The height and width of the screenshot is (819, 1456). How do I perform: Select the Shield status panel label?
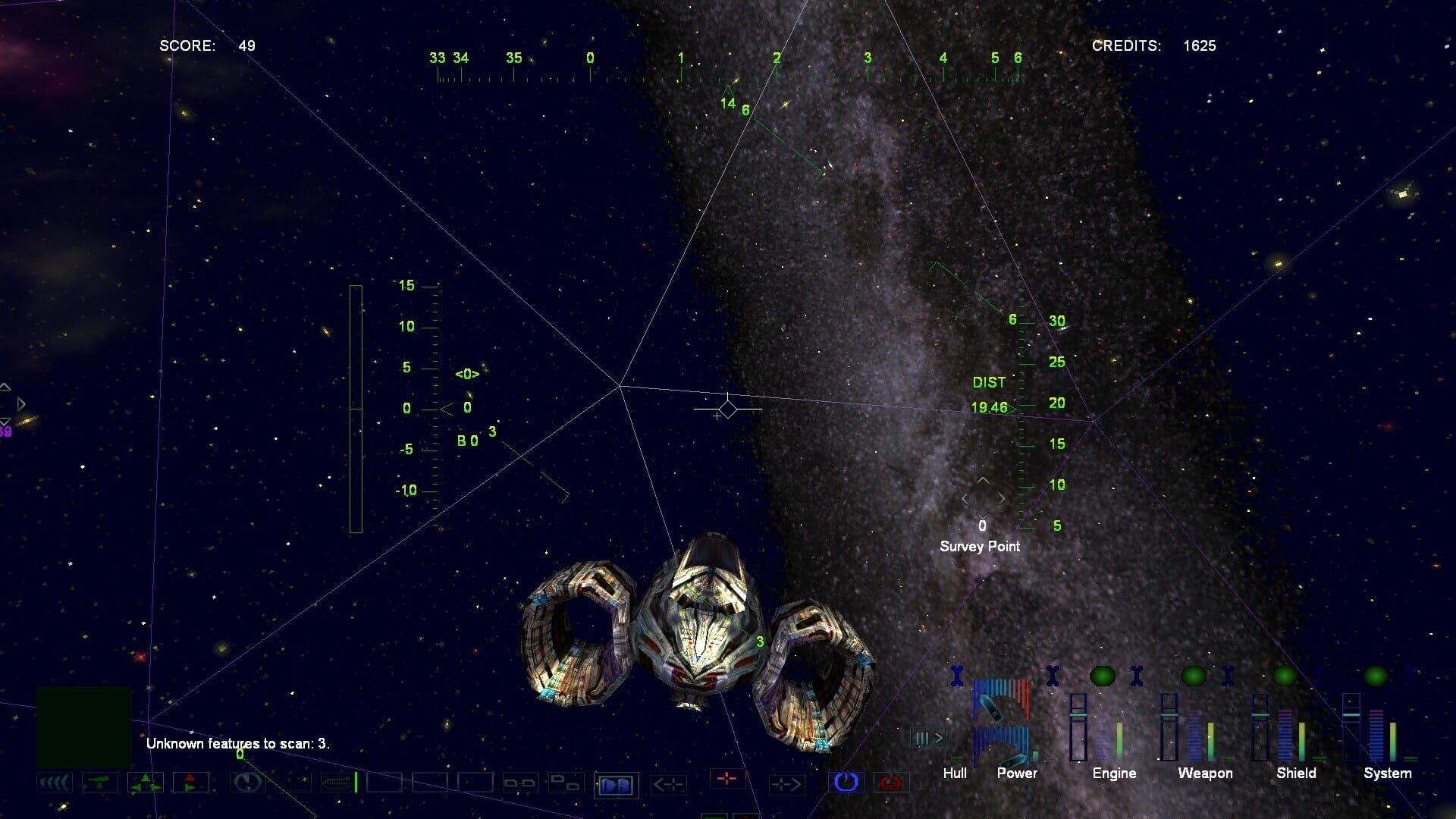click(1297, 773)
